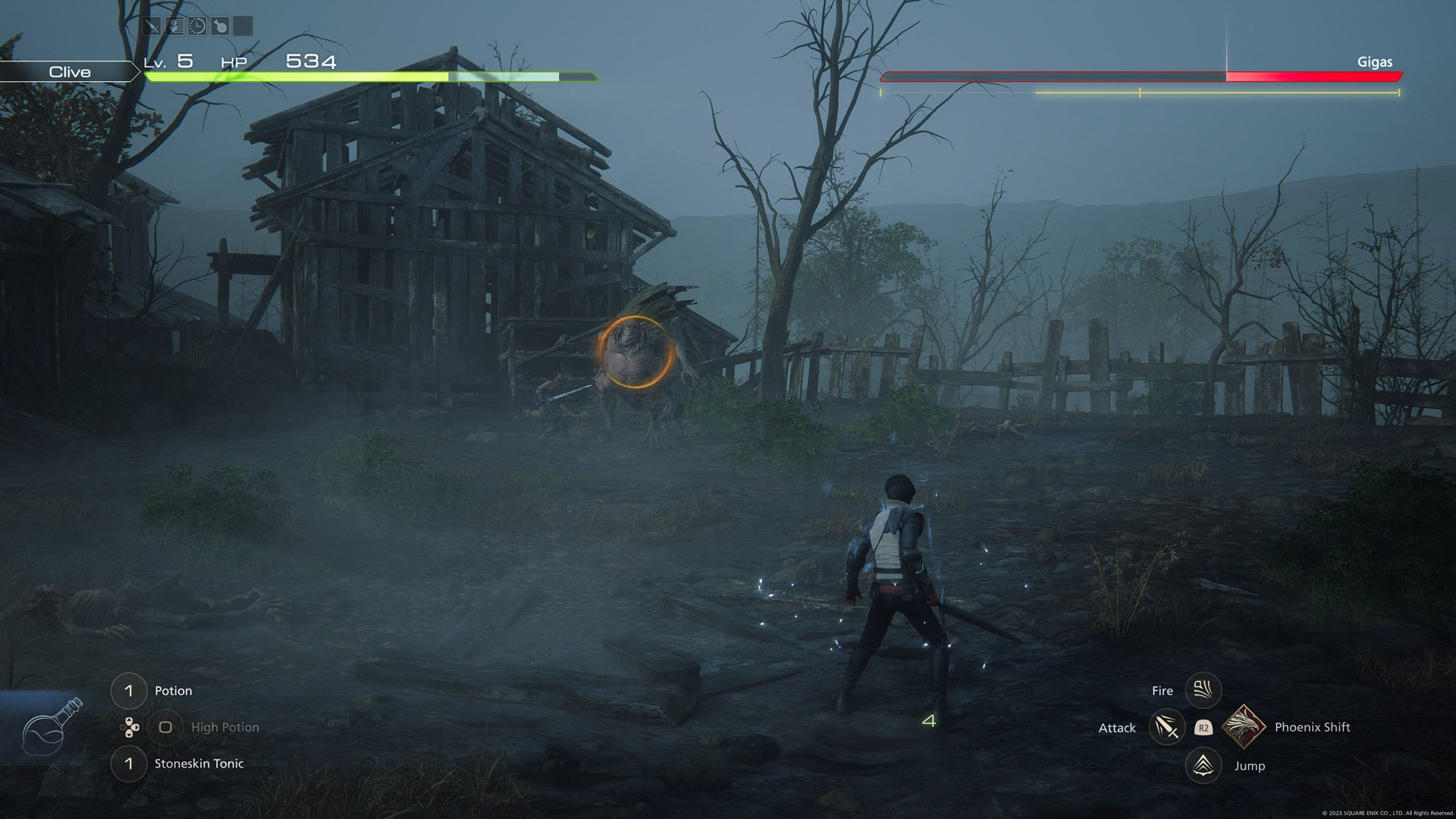
Task: Click the clock timer icon in top-left strip
Action: tap(197, 26)
